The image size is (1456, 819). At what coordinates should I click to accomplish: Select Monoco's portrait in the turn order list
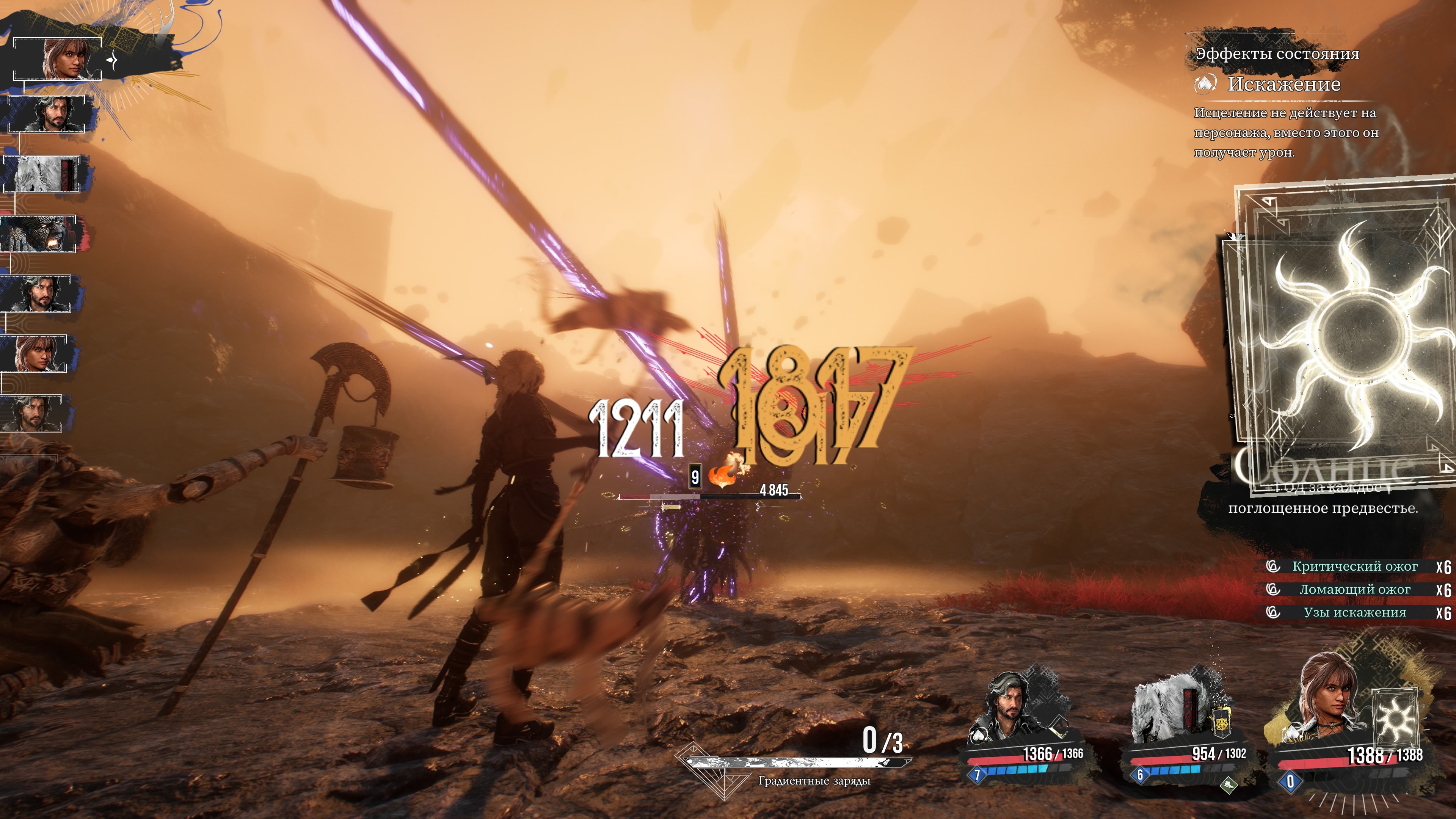coord(42,174)
